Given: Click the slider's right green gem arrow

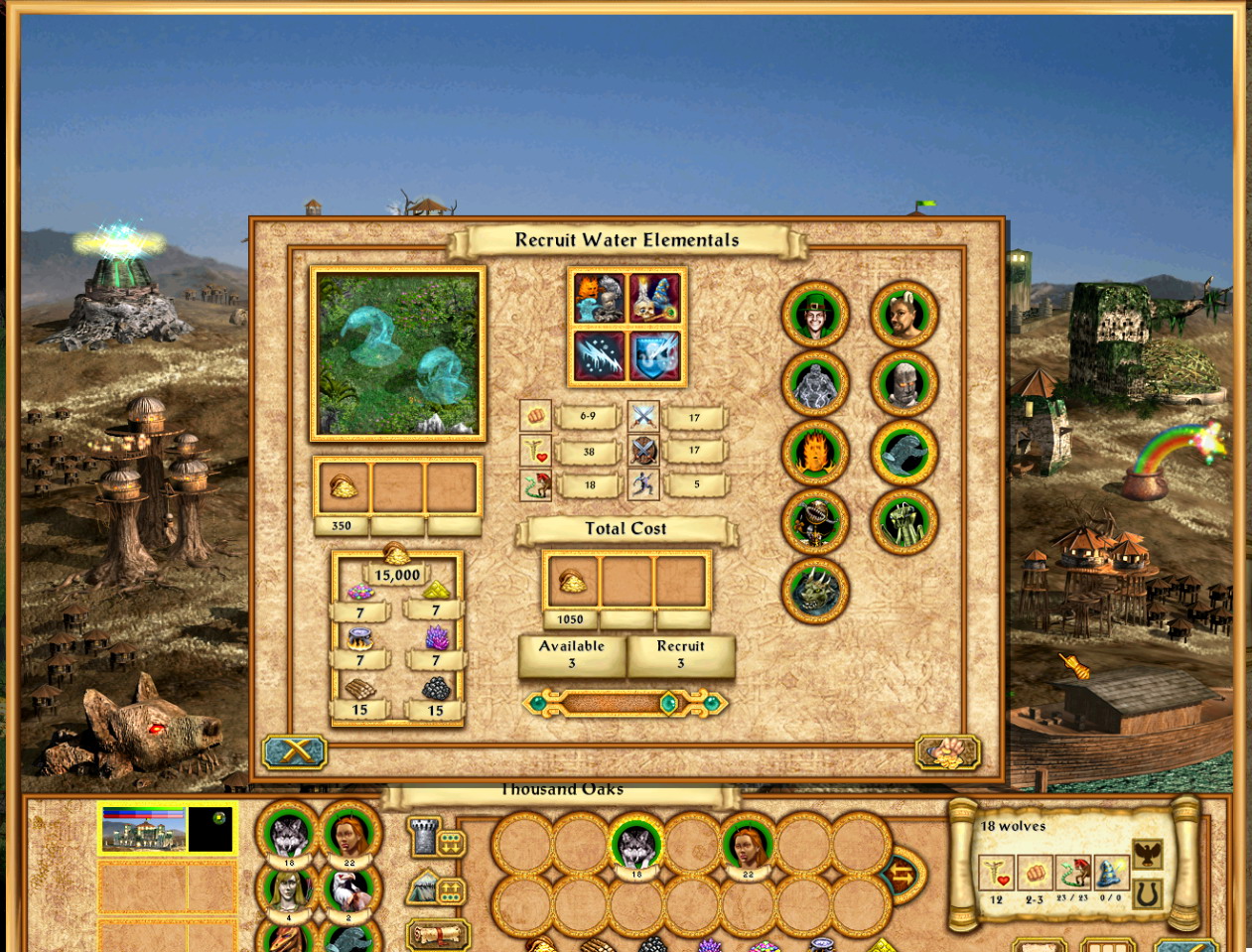Looking at the screenshot, I should [x=712, y=704].
